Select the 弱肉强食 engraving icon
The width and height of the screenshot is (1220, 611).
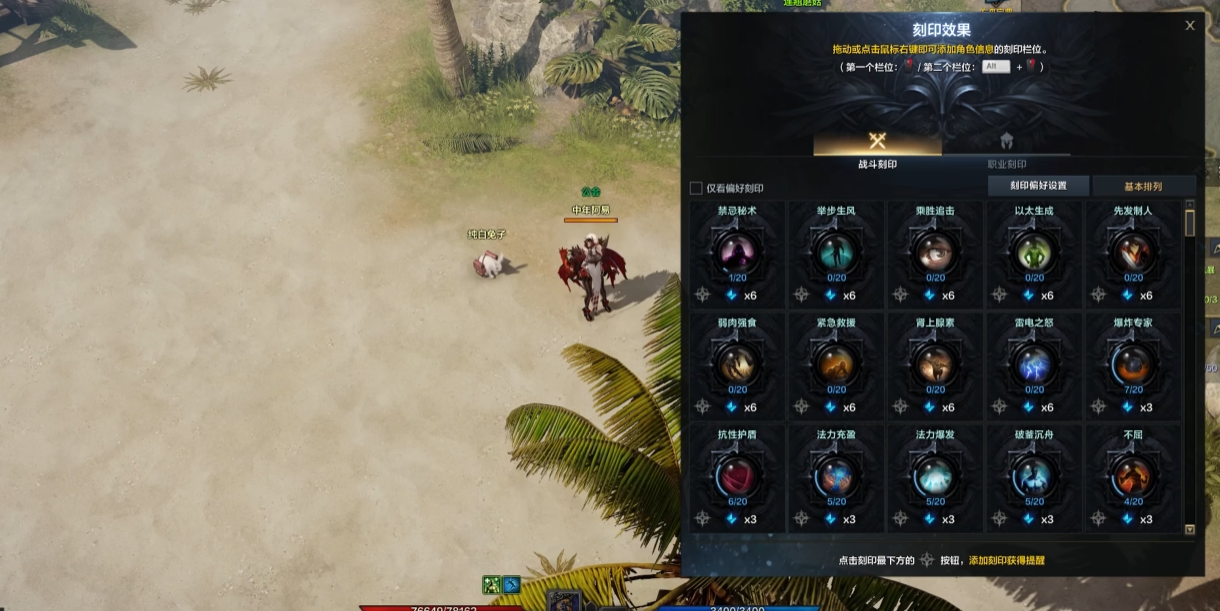tap(737, 364)
